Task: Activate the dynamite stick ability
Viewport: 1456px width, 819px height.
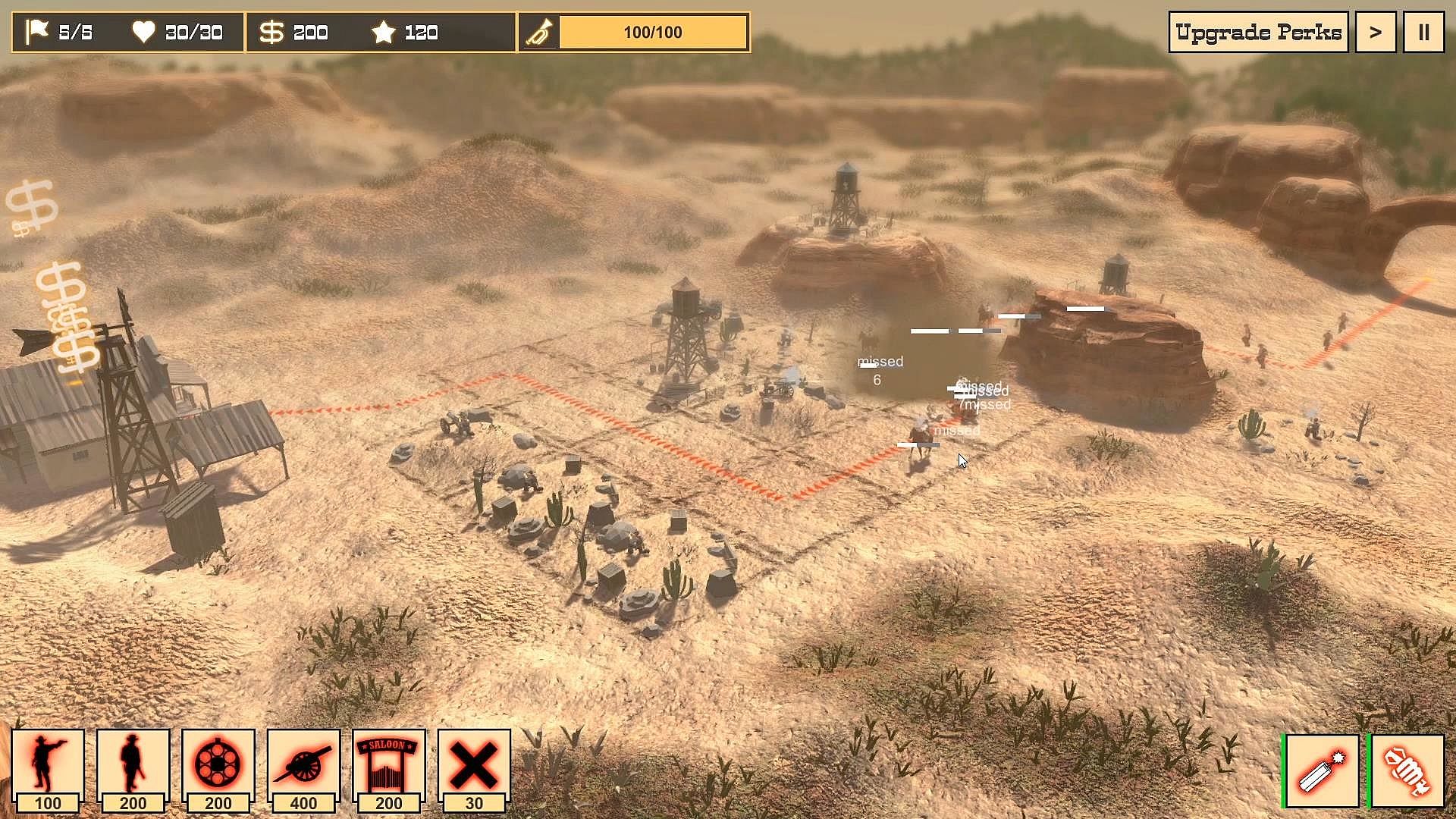Action: coord(1322,771)
